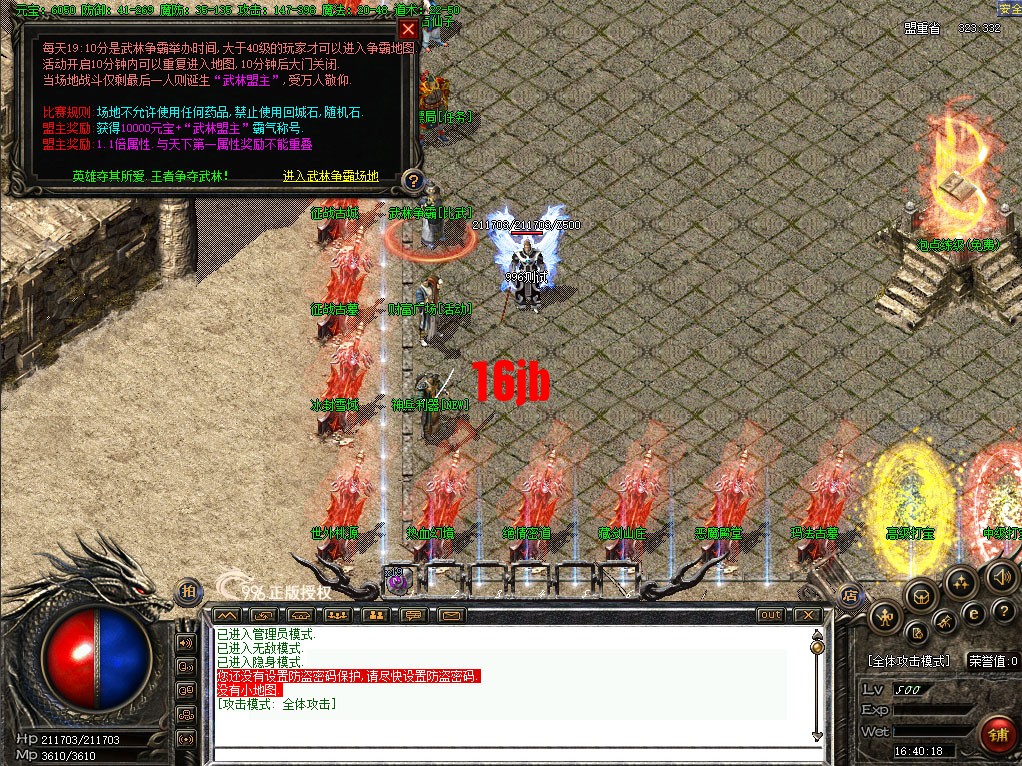The width and height of the screenshot is (1022, 766).
Task: Open the dialog's question mark help
Action: [x=412, y=181]
